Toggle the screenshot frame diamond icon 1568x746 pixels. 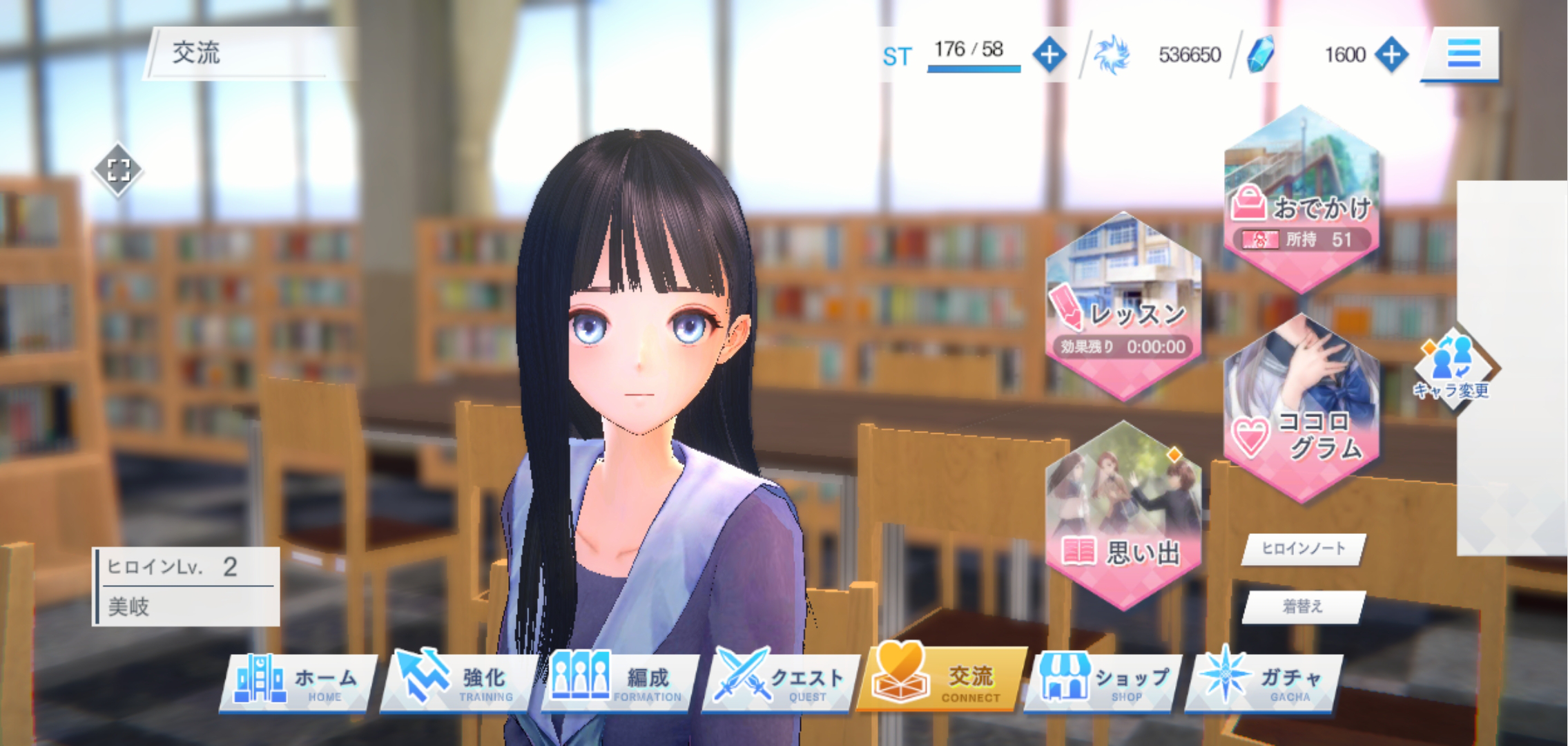tap(119, 170)
